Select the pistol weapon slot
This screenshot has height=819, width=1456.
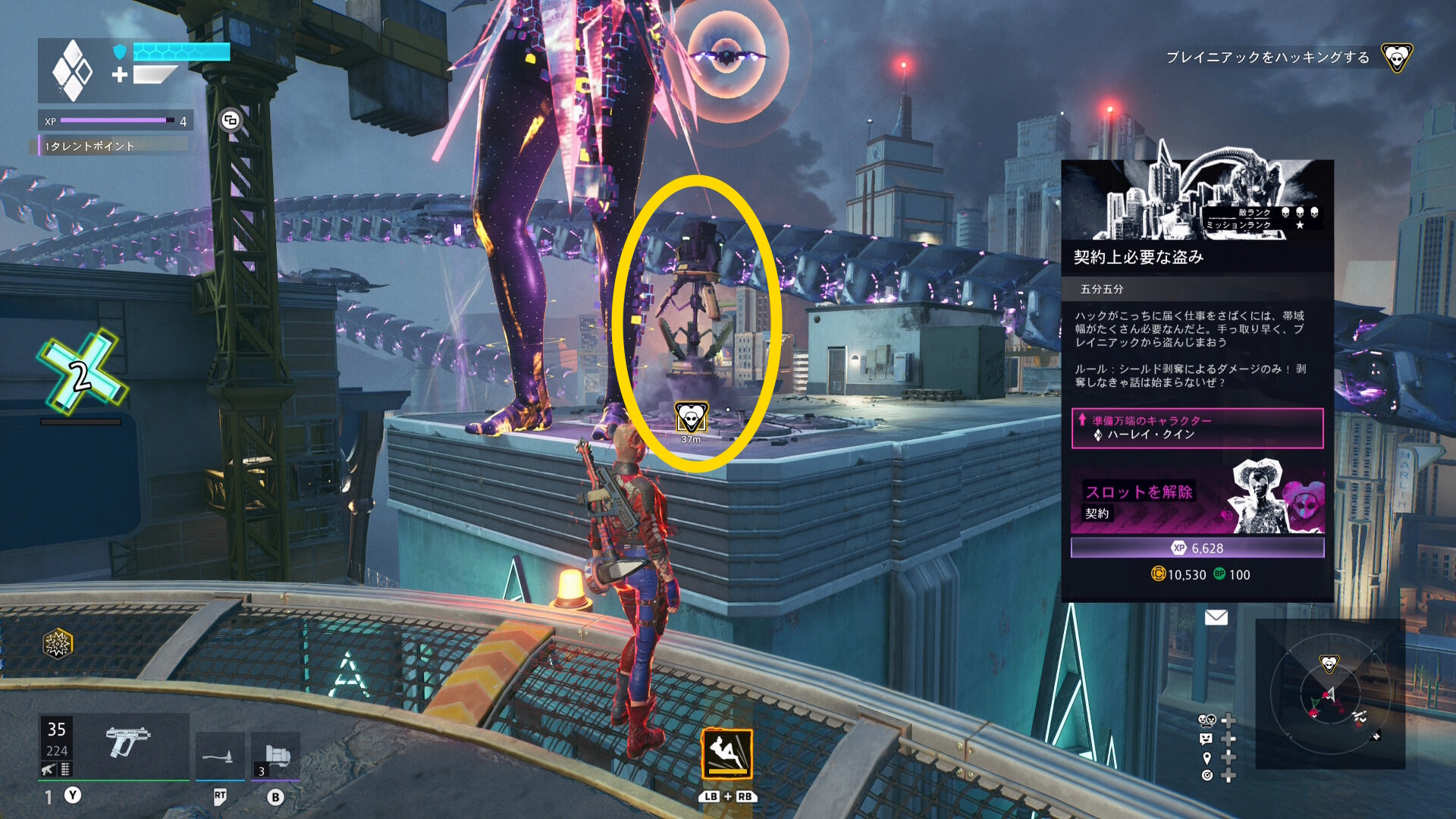pyautogui.click(x=126, y=744)
